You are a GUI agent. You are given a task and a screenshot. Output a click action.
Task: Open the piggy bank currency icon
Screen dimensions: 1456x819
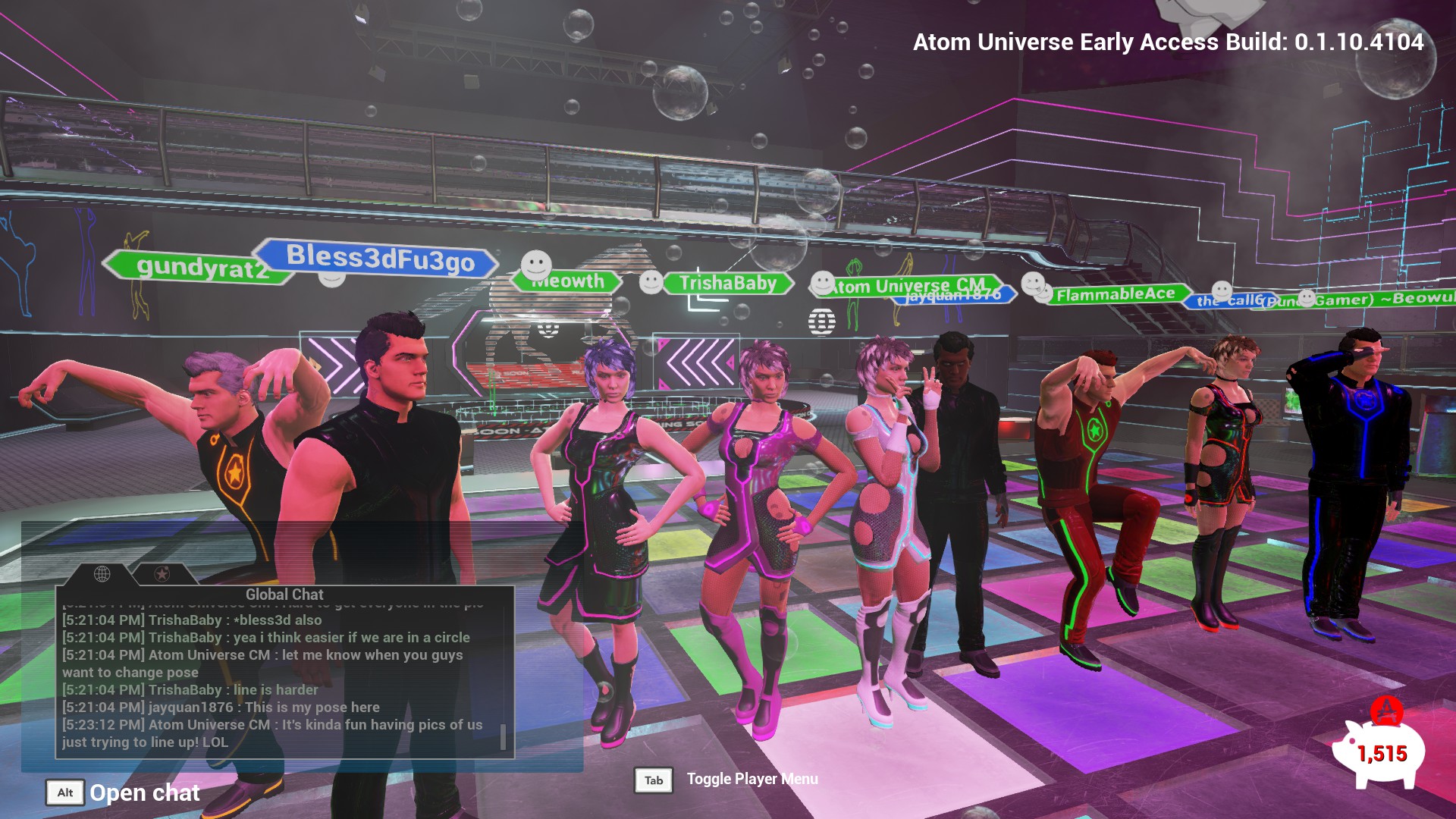pos(1379,752)
